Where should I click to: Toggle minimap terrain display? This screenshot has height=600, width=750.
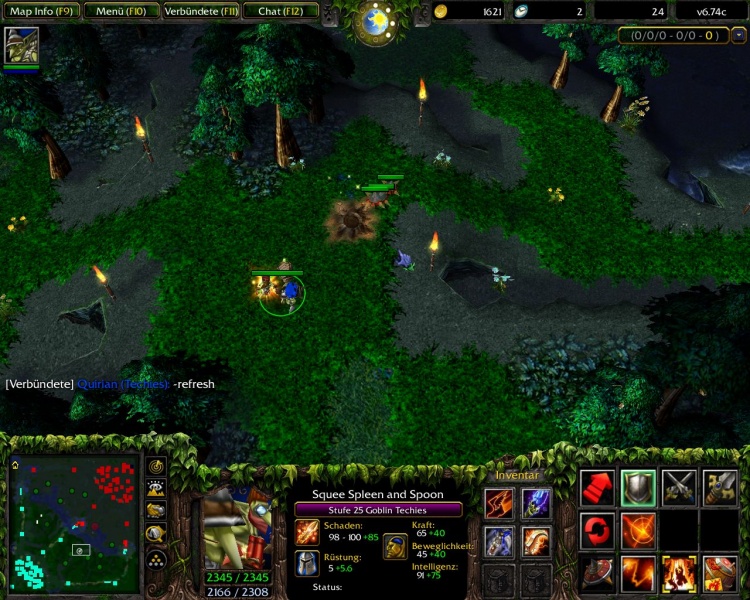click(156, 488)
